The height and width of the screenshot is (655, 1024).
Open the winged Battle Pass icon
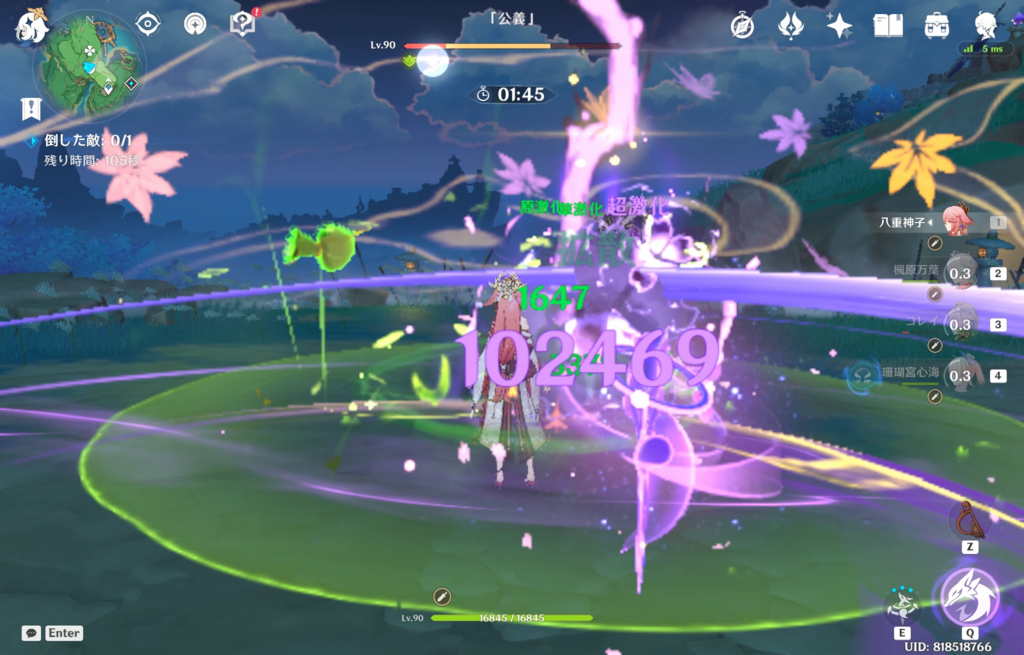tap(791, 25)
